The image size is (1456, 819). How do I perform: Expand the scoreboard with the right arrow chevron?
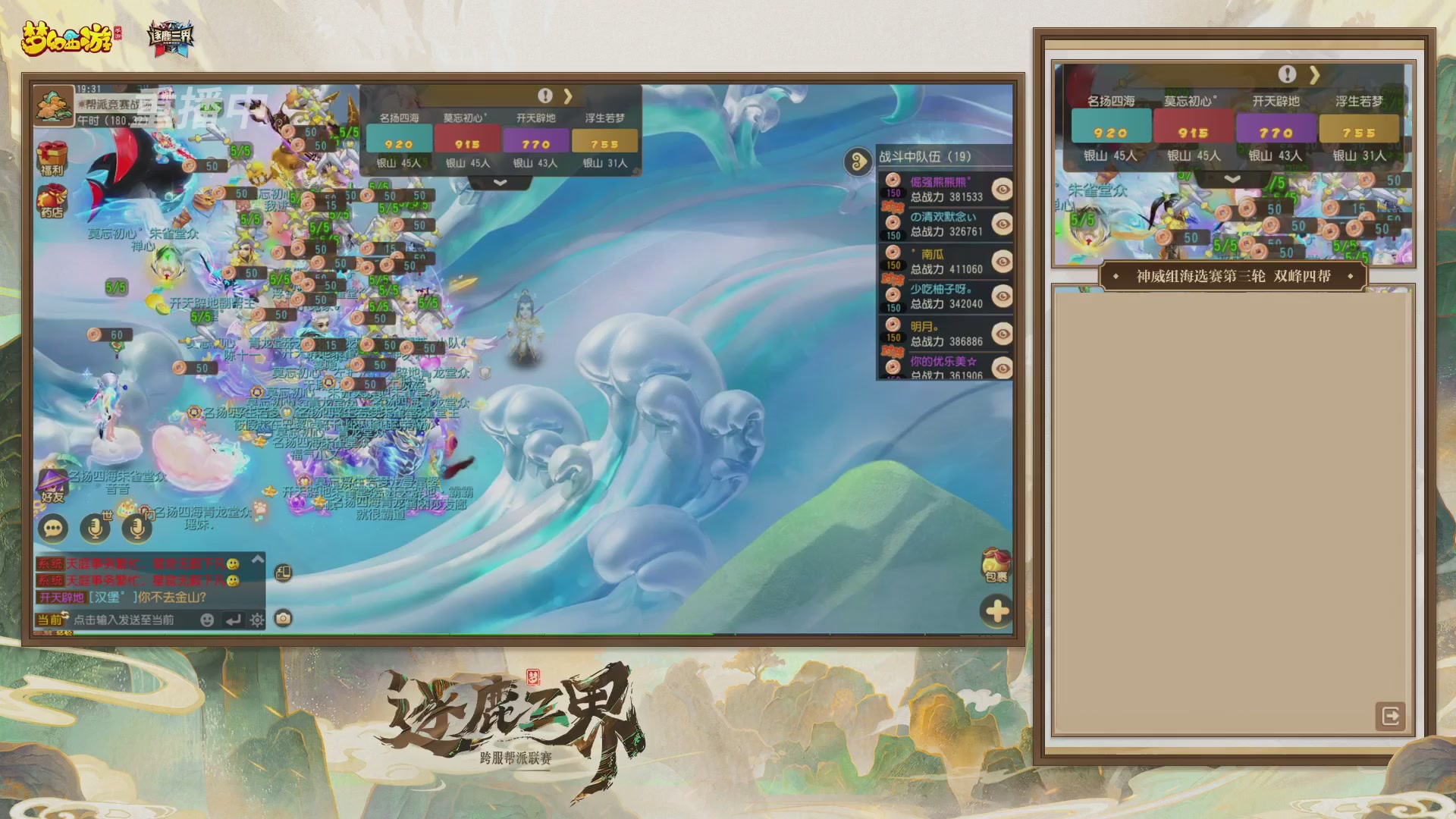tap(568, 96)
